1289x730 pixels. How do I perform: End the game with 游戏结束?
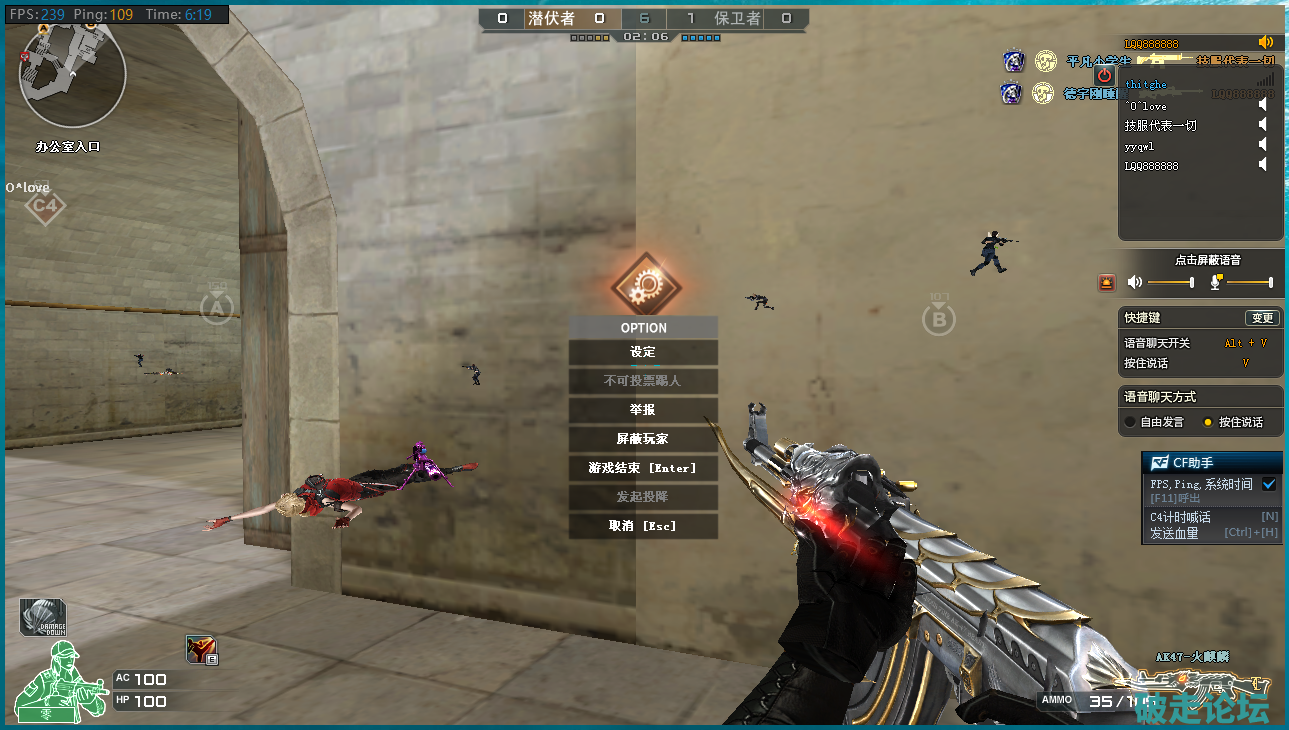pyautogui.click(x=643, y=468)
